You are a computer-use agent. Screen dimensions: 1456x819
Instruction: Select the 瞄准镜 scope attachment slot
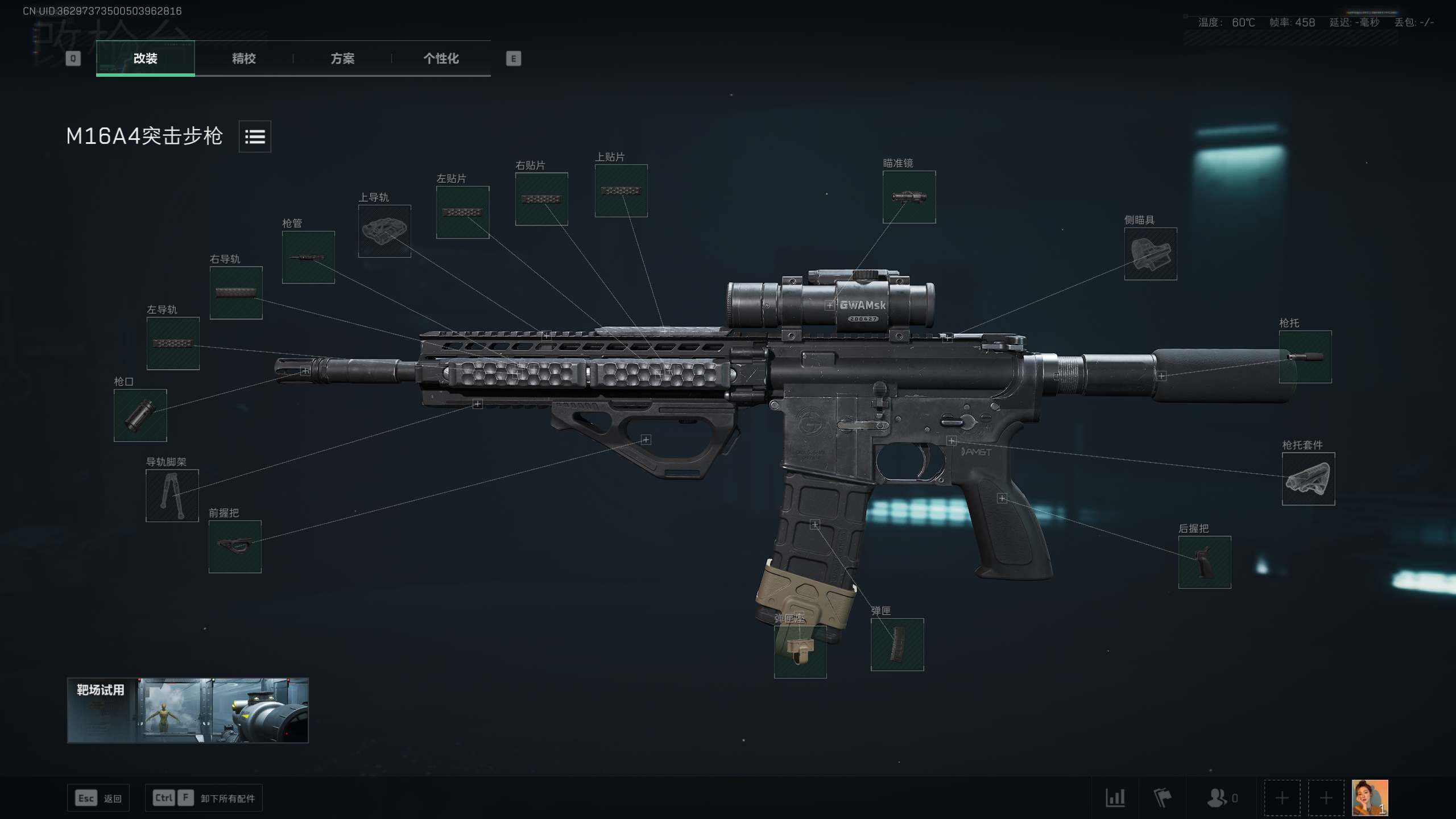point(908,197)
